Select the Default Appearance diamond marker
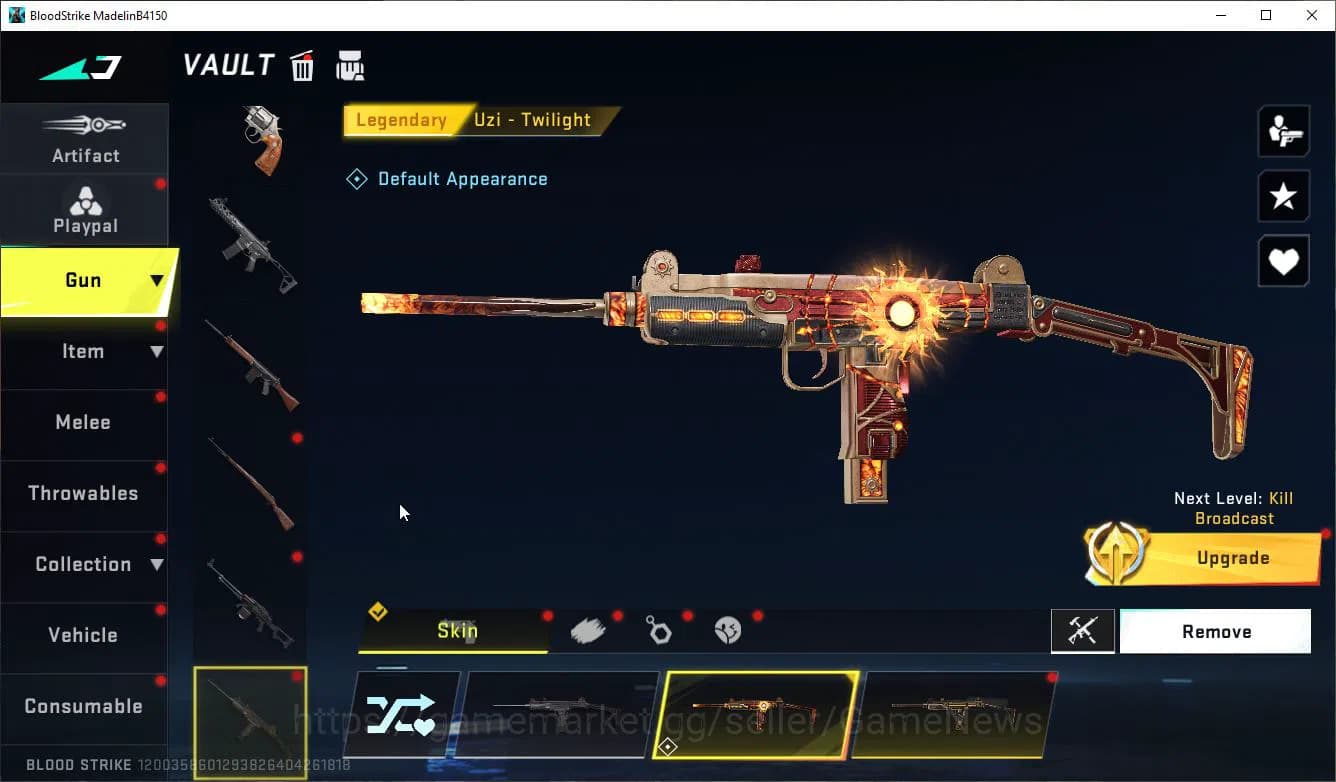Viewport: 1336px width, 782px height. (x=357, y=178)
